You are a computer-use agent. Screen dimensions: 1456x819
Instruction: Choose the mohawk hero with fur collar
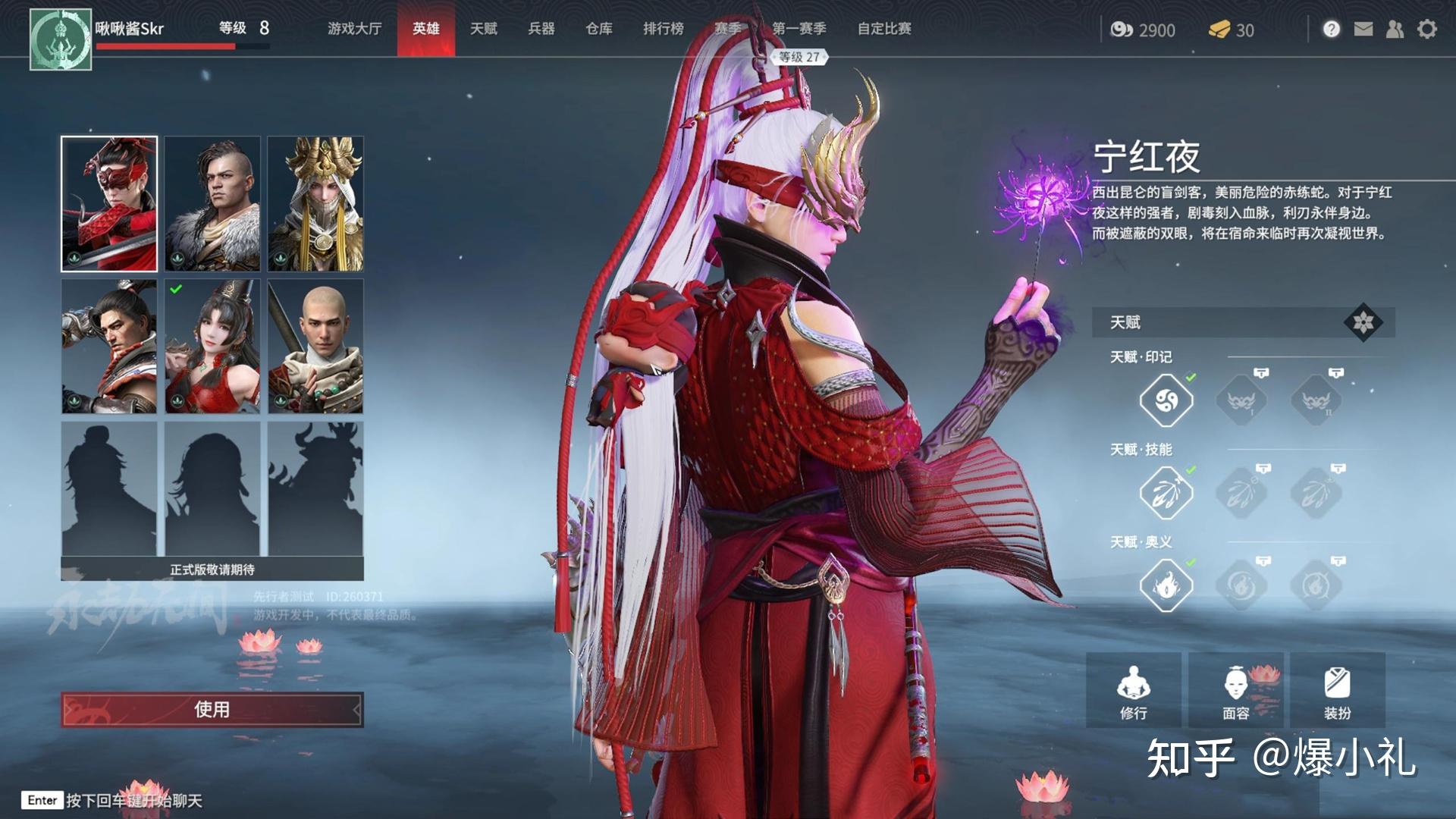tap(212, 204)
